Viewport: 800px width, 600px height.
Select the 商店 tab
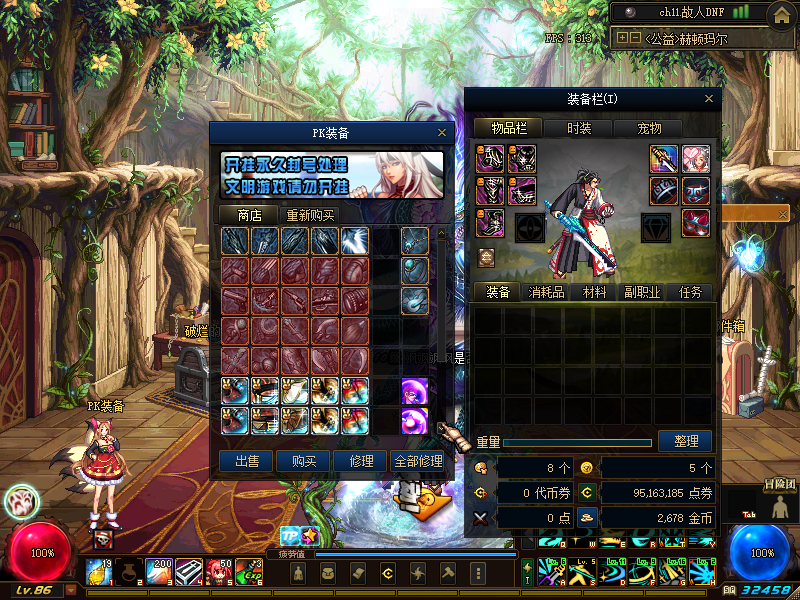pos(249,215)
